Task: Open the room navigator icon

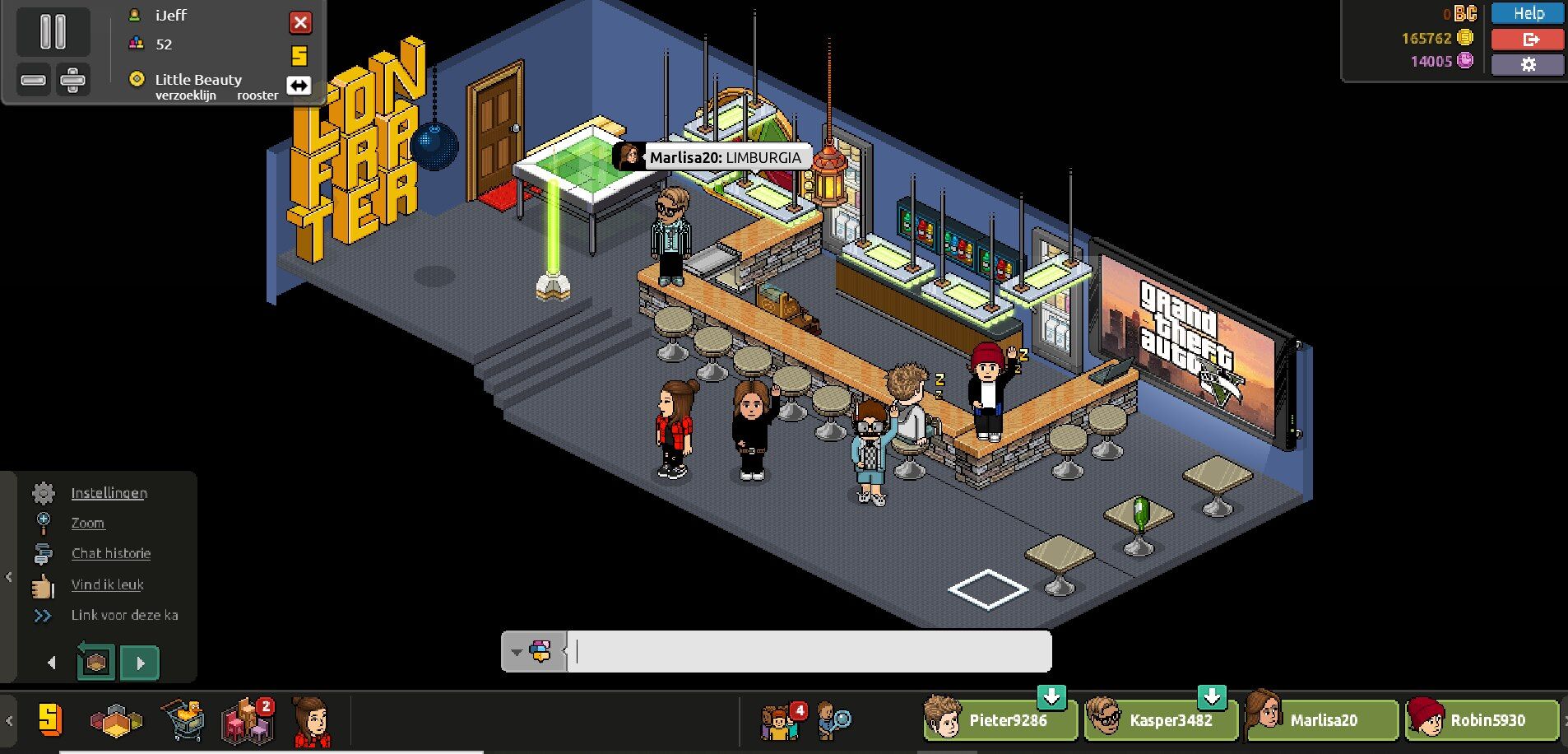Action: 116,721
